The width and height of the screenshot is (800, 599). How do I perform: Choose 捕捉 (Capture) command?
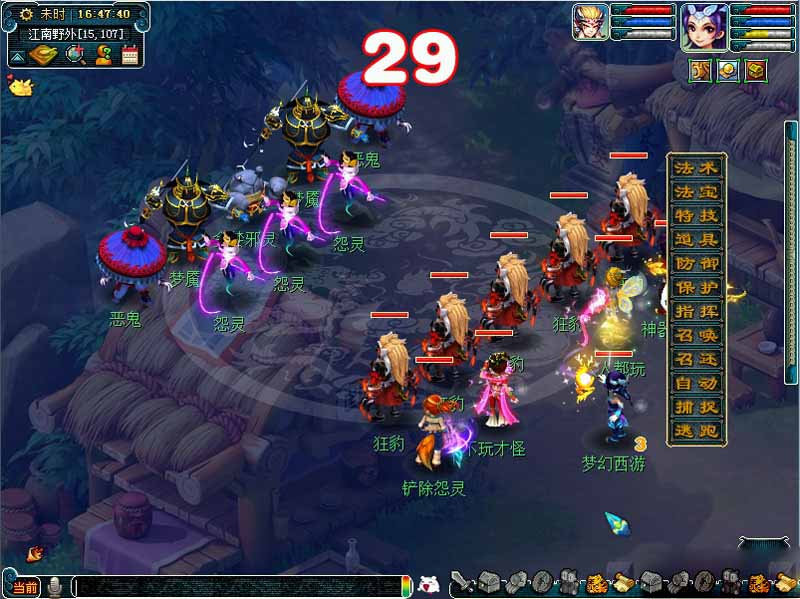pyautogui.click(x=697, y=408)
